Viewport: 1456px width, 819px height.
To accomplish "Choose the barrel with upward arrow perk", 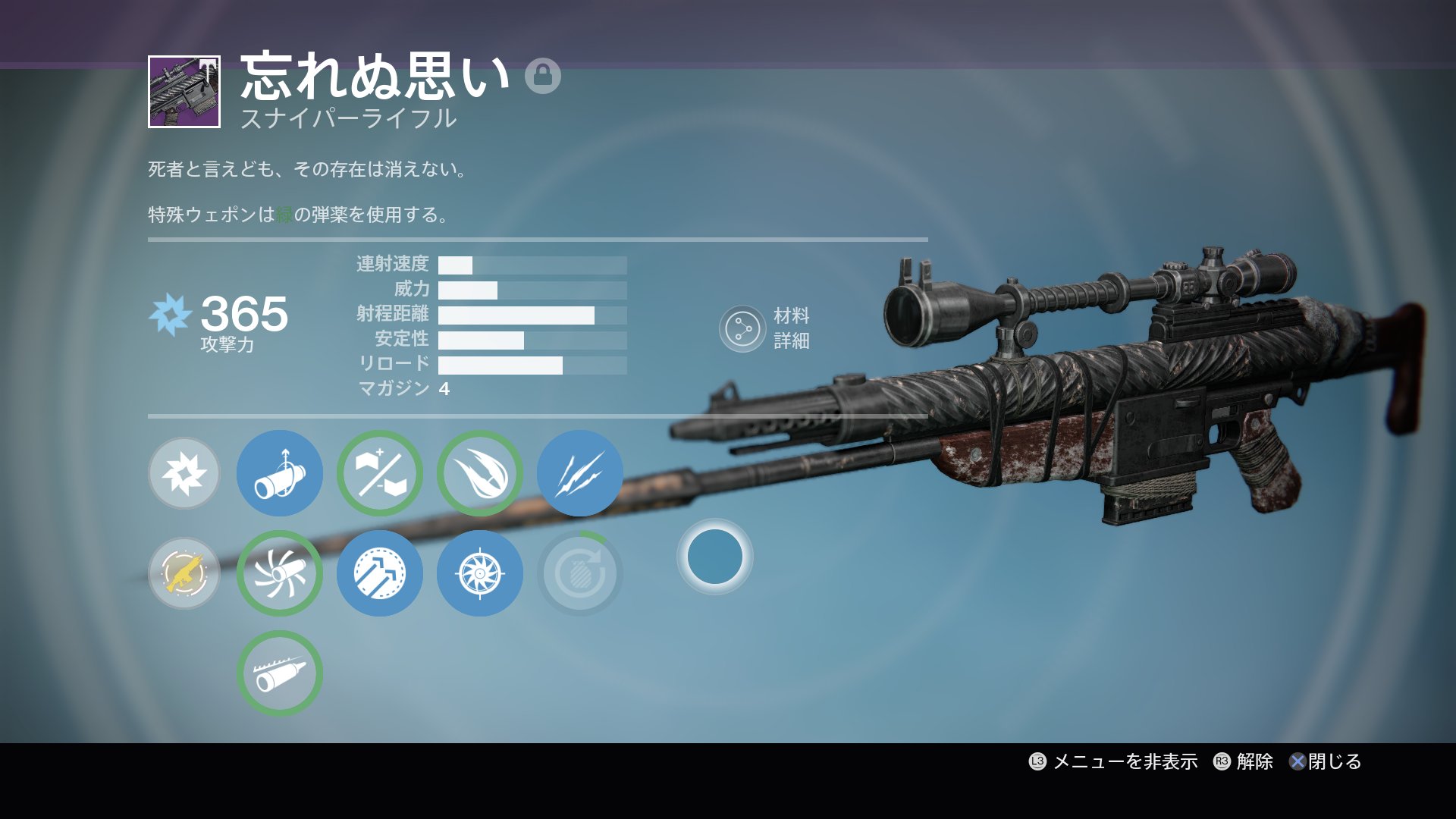I will point(280,474).
